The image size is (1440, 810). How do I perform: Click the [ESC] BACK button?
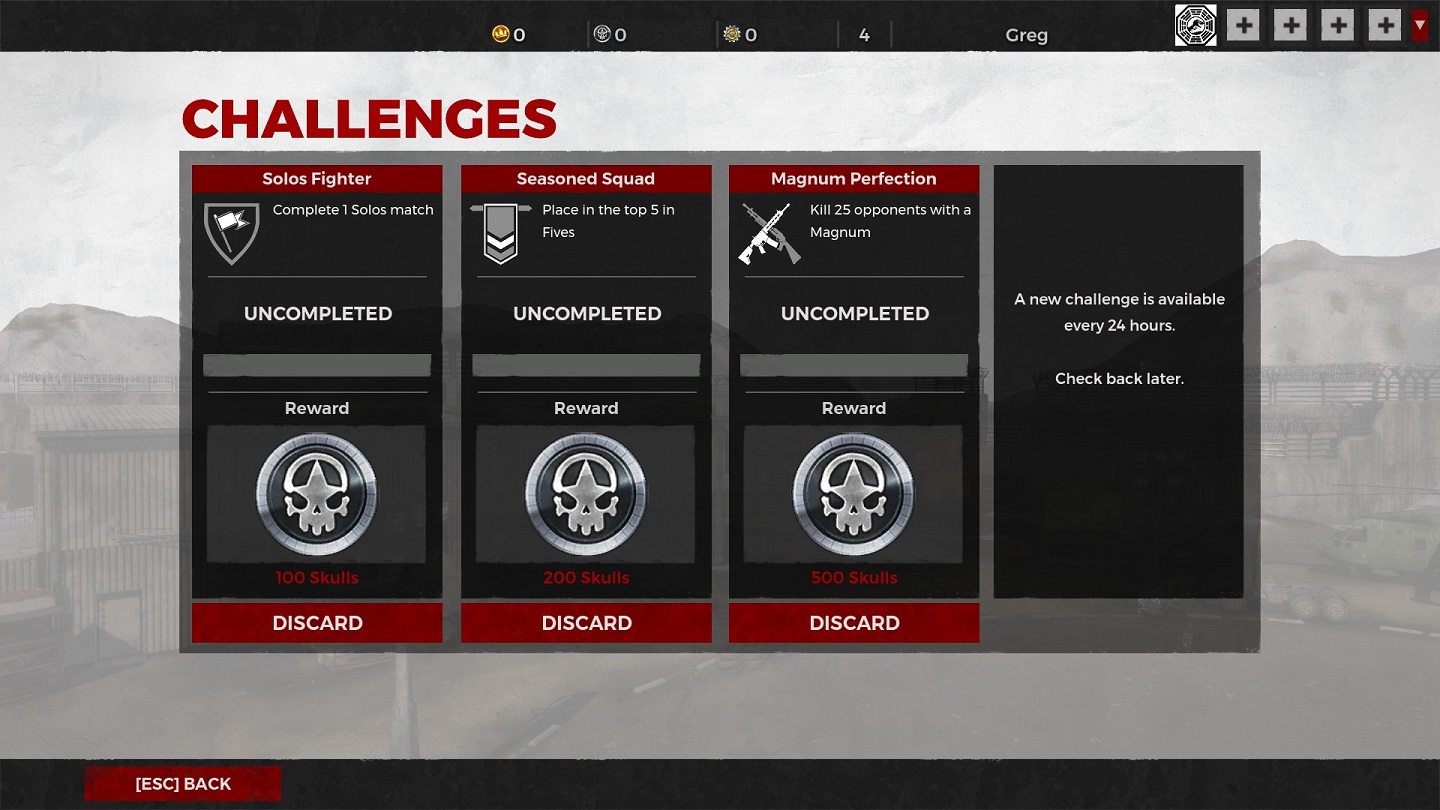182,784
